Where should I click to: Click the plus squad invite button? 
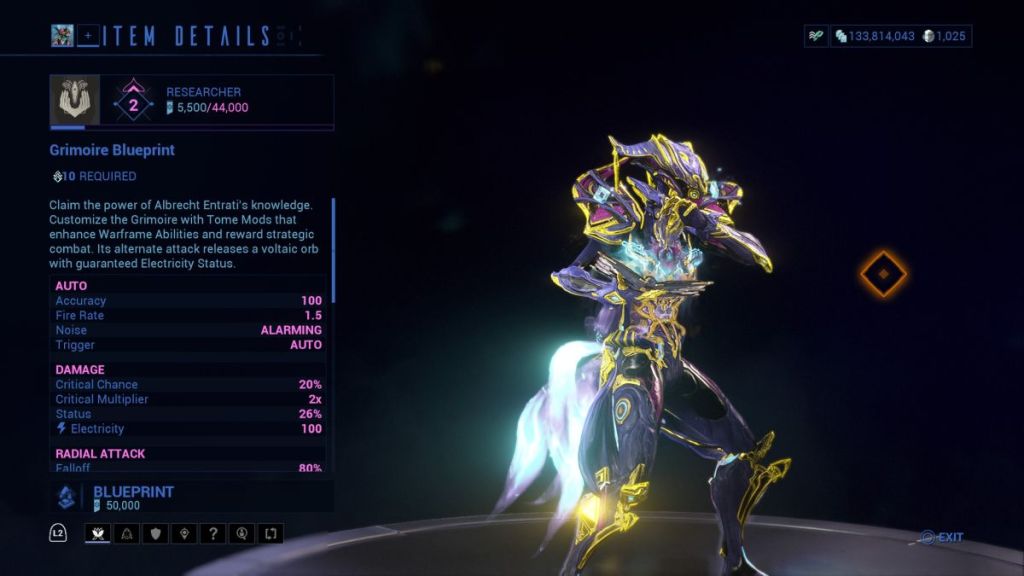tap(89, 36)
